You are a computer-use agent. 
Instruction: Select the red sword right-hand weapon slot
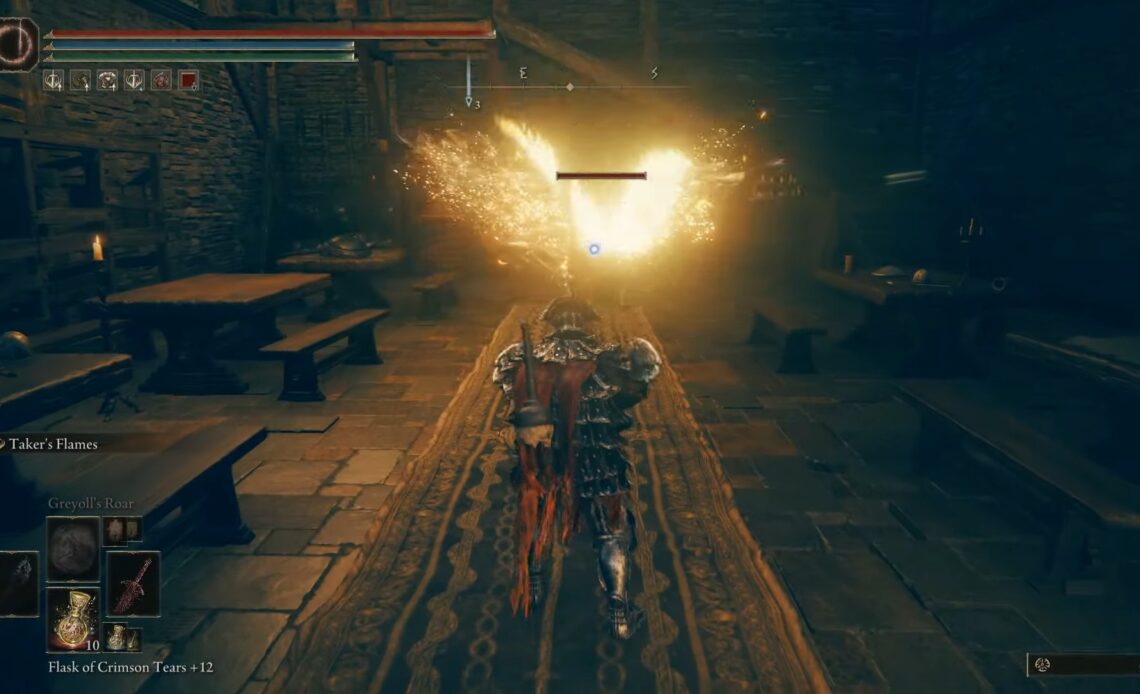133,584
